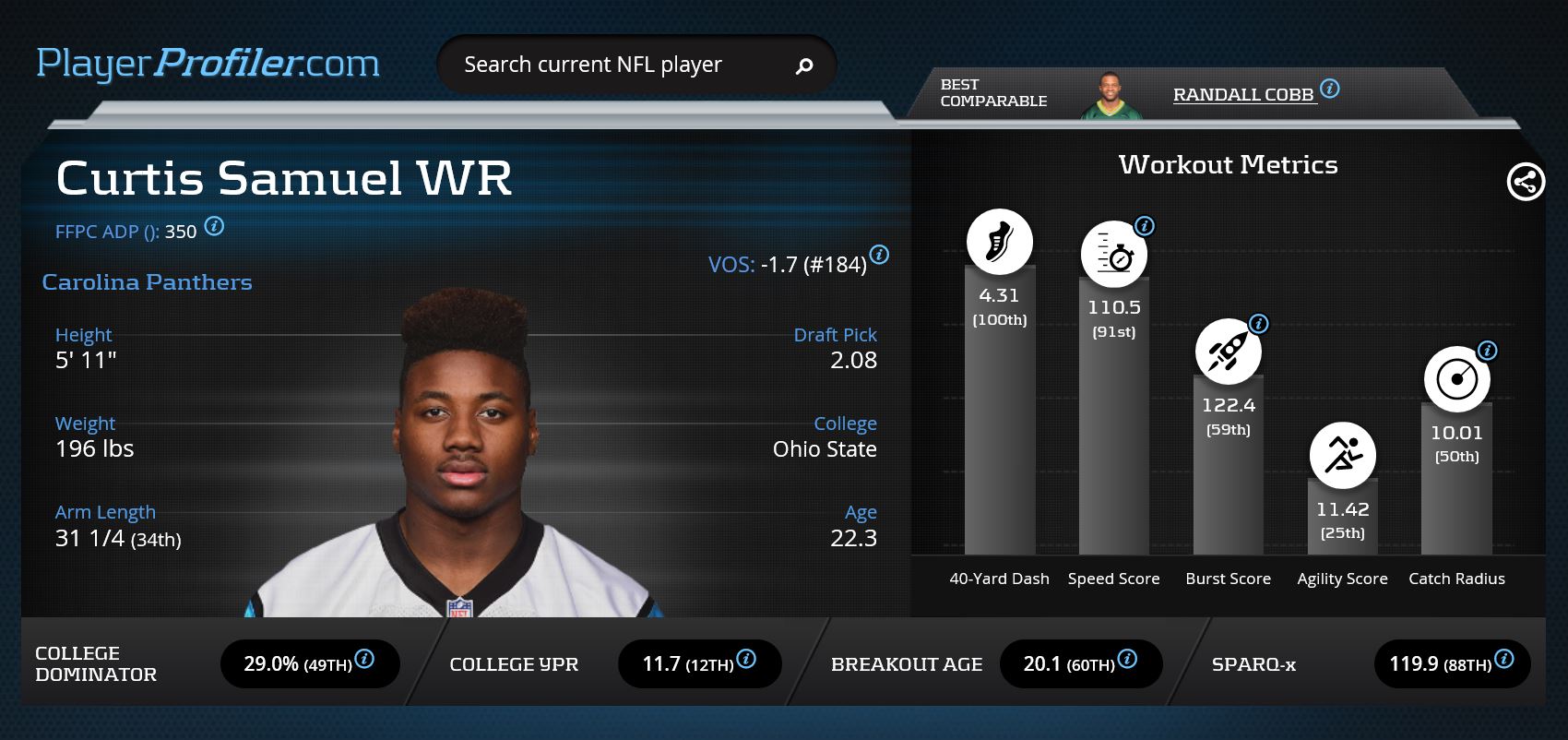This screenshot has width=1568, height=740.
Task: Show info about FFPC ADP
Action: coord(214,226)
